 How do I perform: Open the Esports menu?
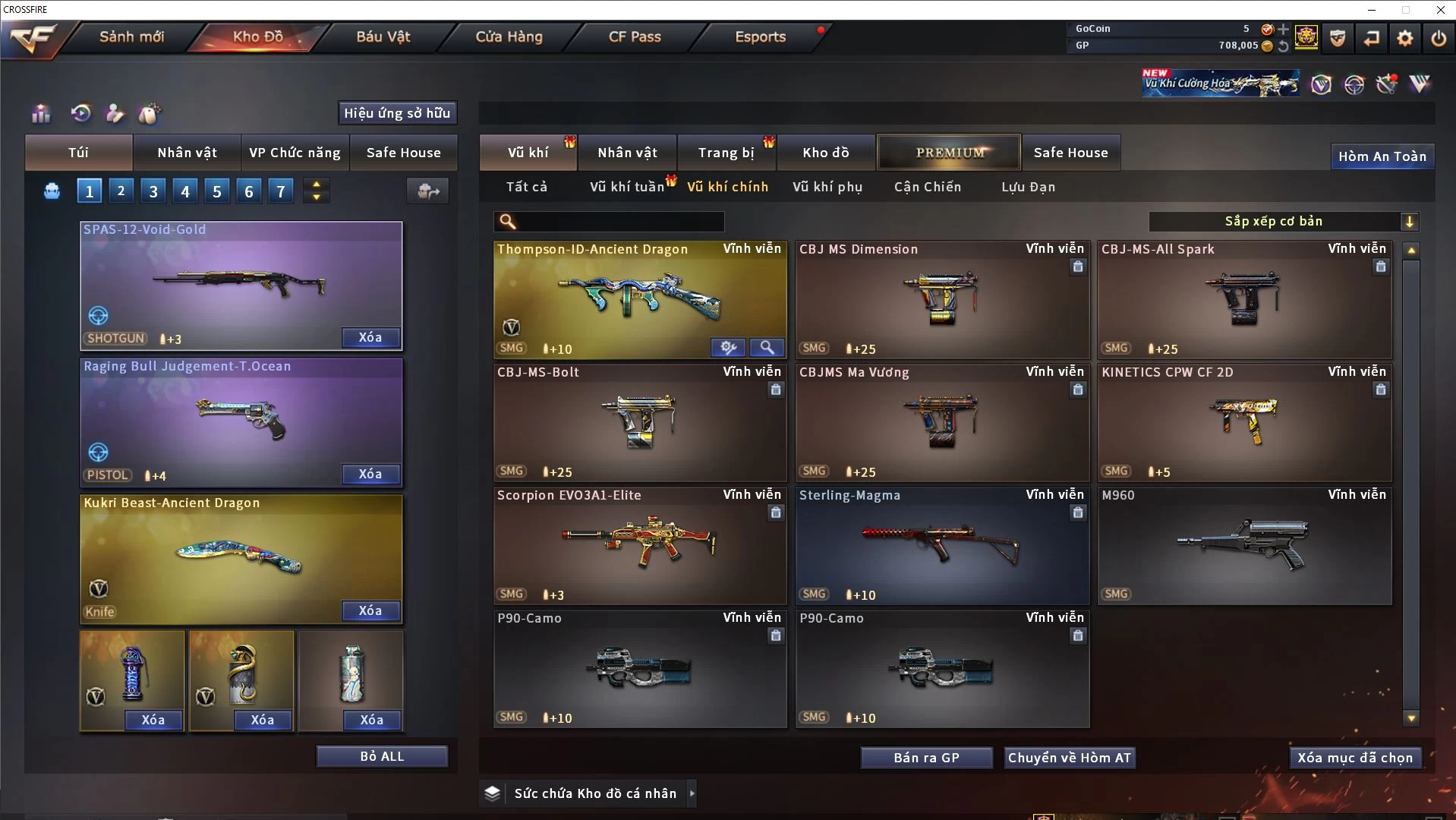coord(760,36)
